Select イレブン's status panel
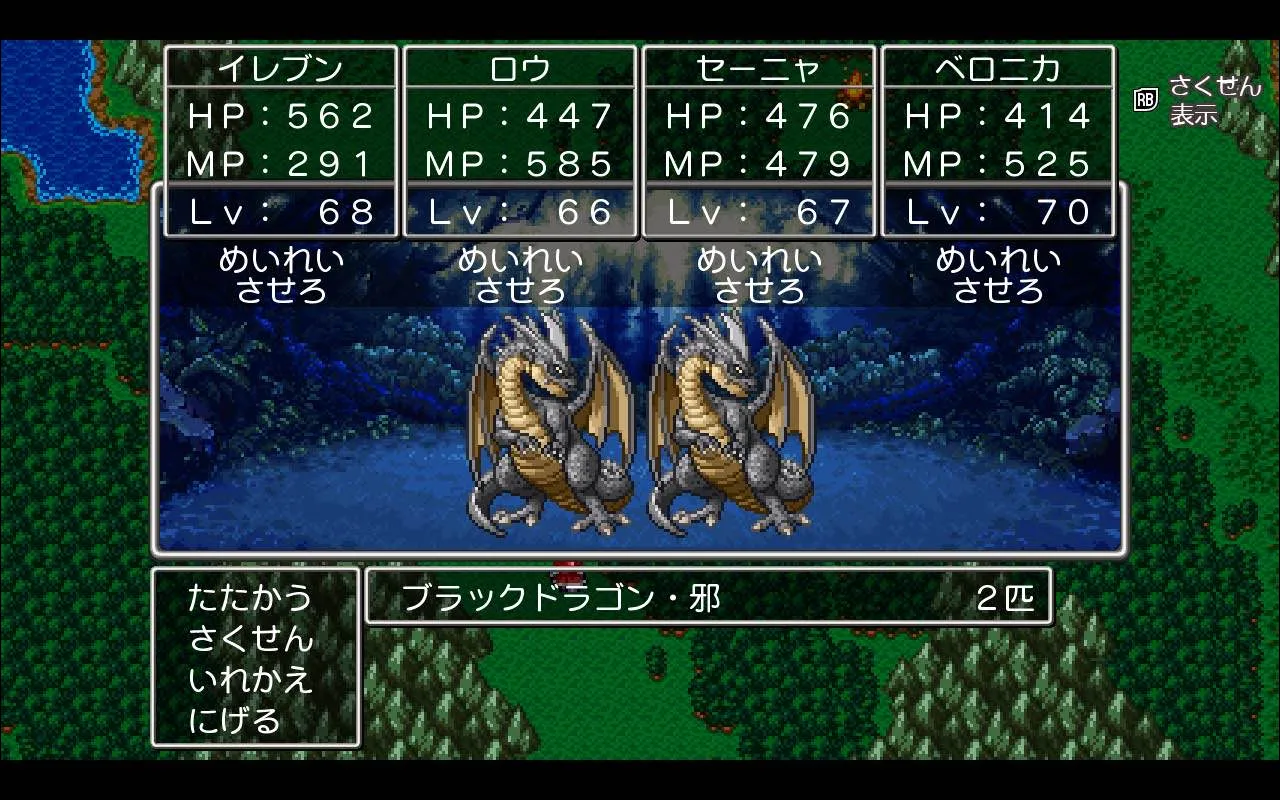This screenshot has width=1280, height=800. (281, 140)
